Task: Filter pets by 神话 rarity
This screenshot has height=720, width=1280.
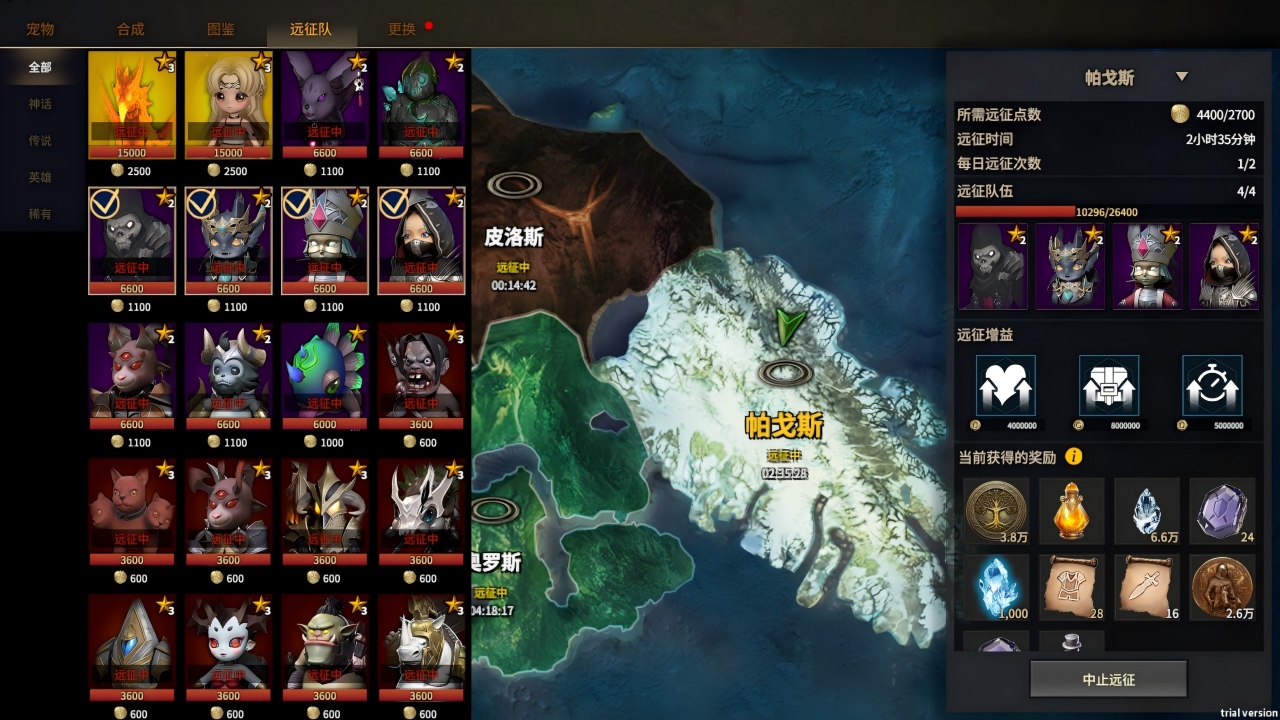Action: [40, 104]
